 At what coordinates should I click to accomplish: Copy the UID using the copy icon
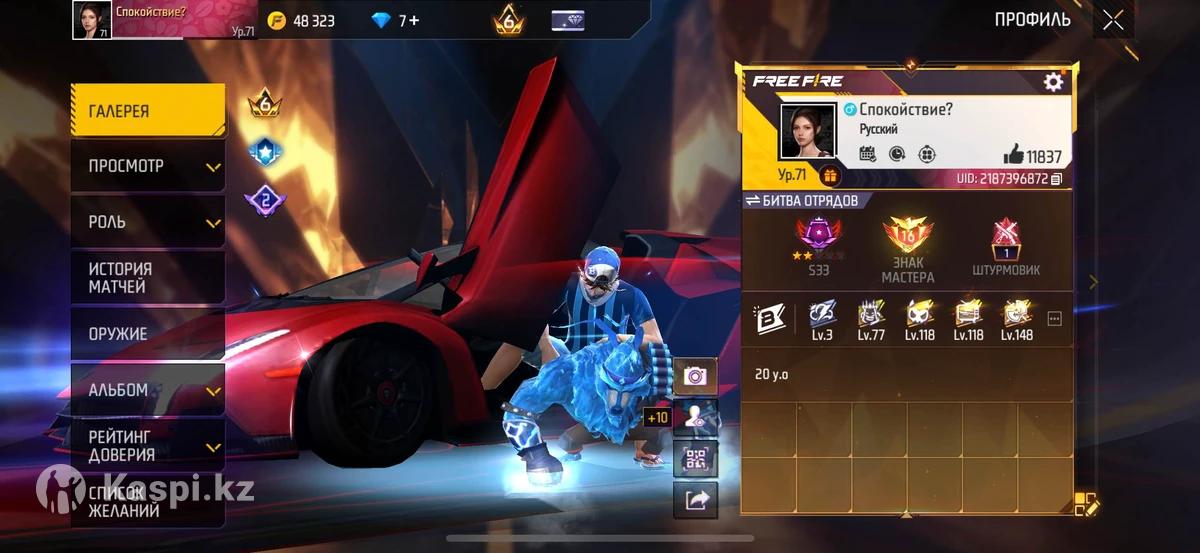(1056, 179)
